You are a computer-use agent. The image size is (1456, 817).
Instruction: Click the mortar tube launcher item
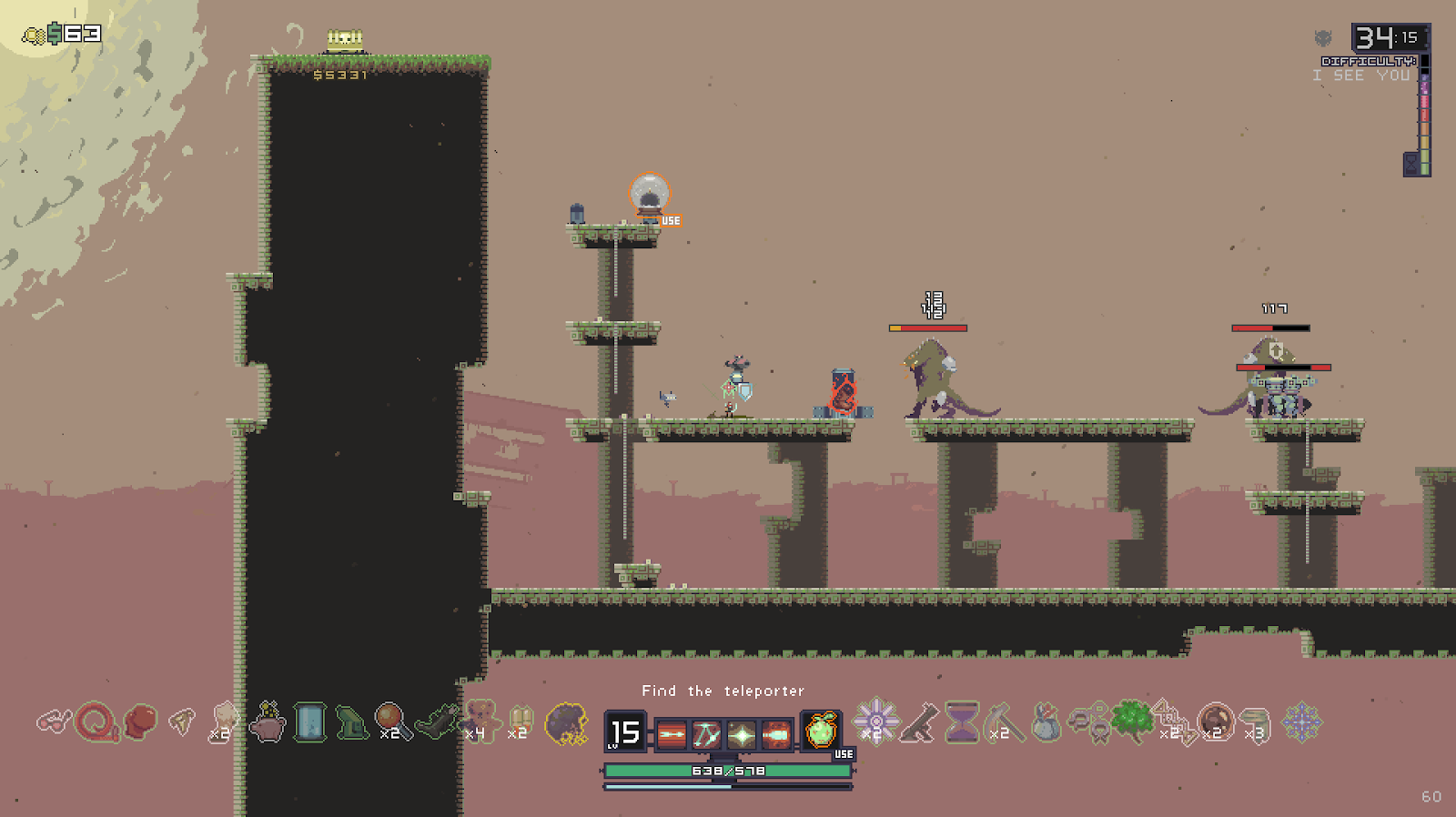click(919, 723)
